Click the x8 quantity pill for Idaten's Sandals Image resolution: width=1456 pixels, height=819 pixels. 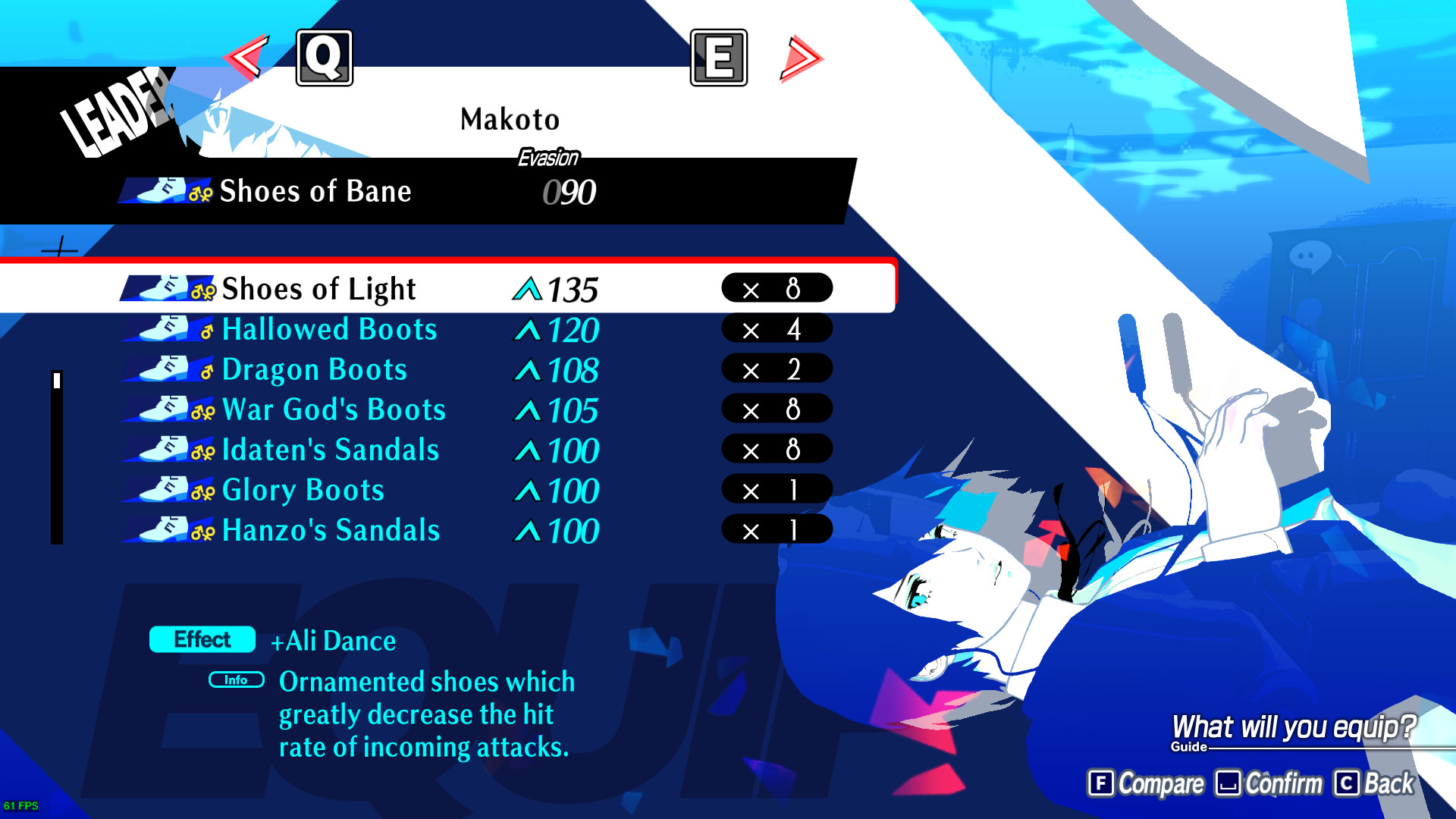pyautogui.click(x=776, y=450)
